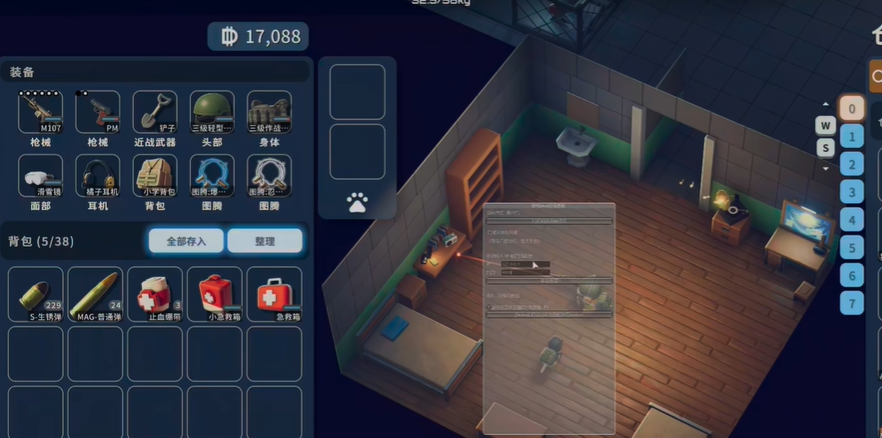Select the PM pistol equipment slot
The image size is (882, 438).
[x=98, y=112]
